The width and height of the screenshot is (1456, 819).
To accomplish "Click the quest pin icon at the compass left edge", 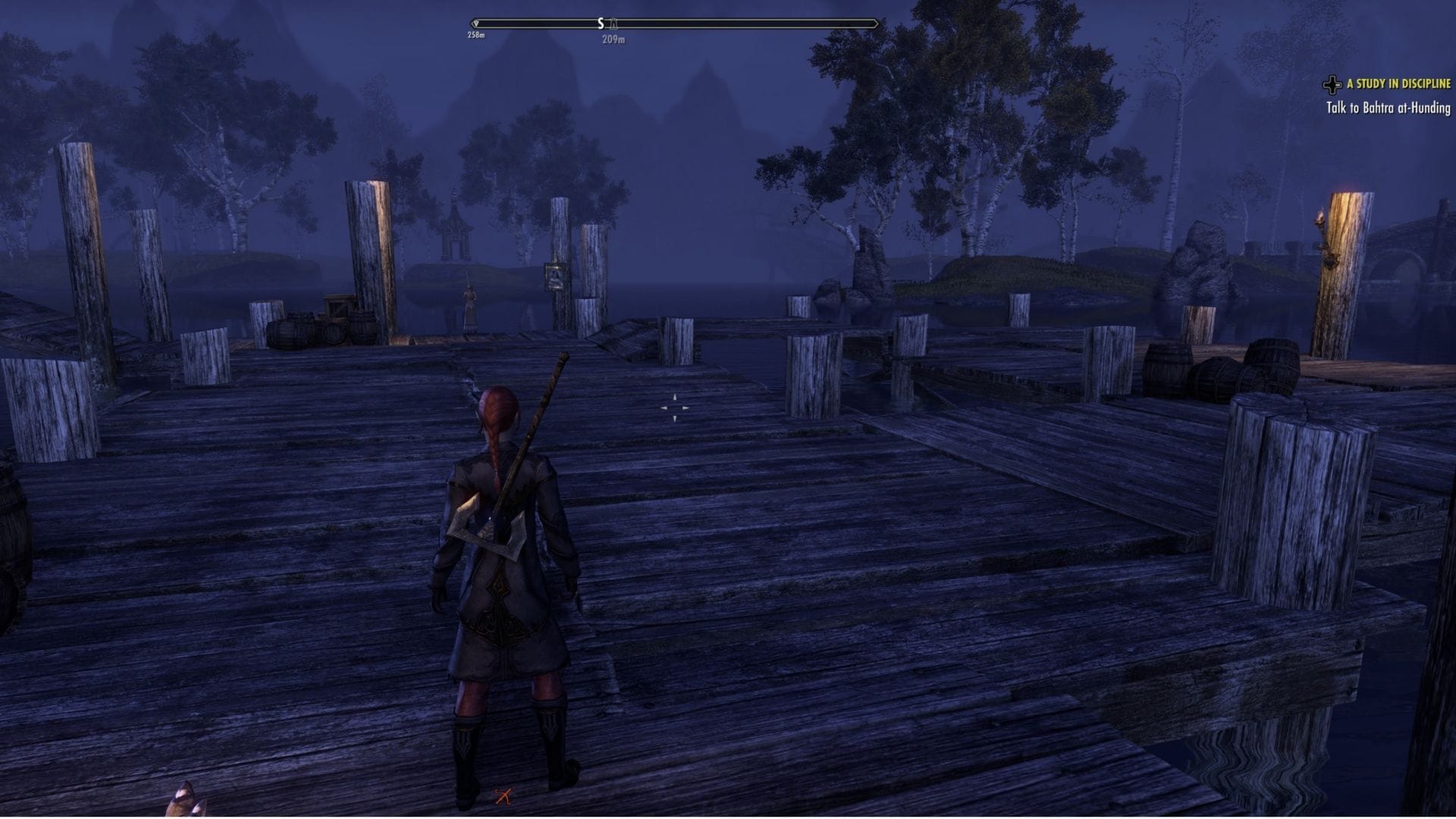I will [475, 22].
